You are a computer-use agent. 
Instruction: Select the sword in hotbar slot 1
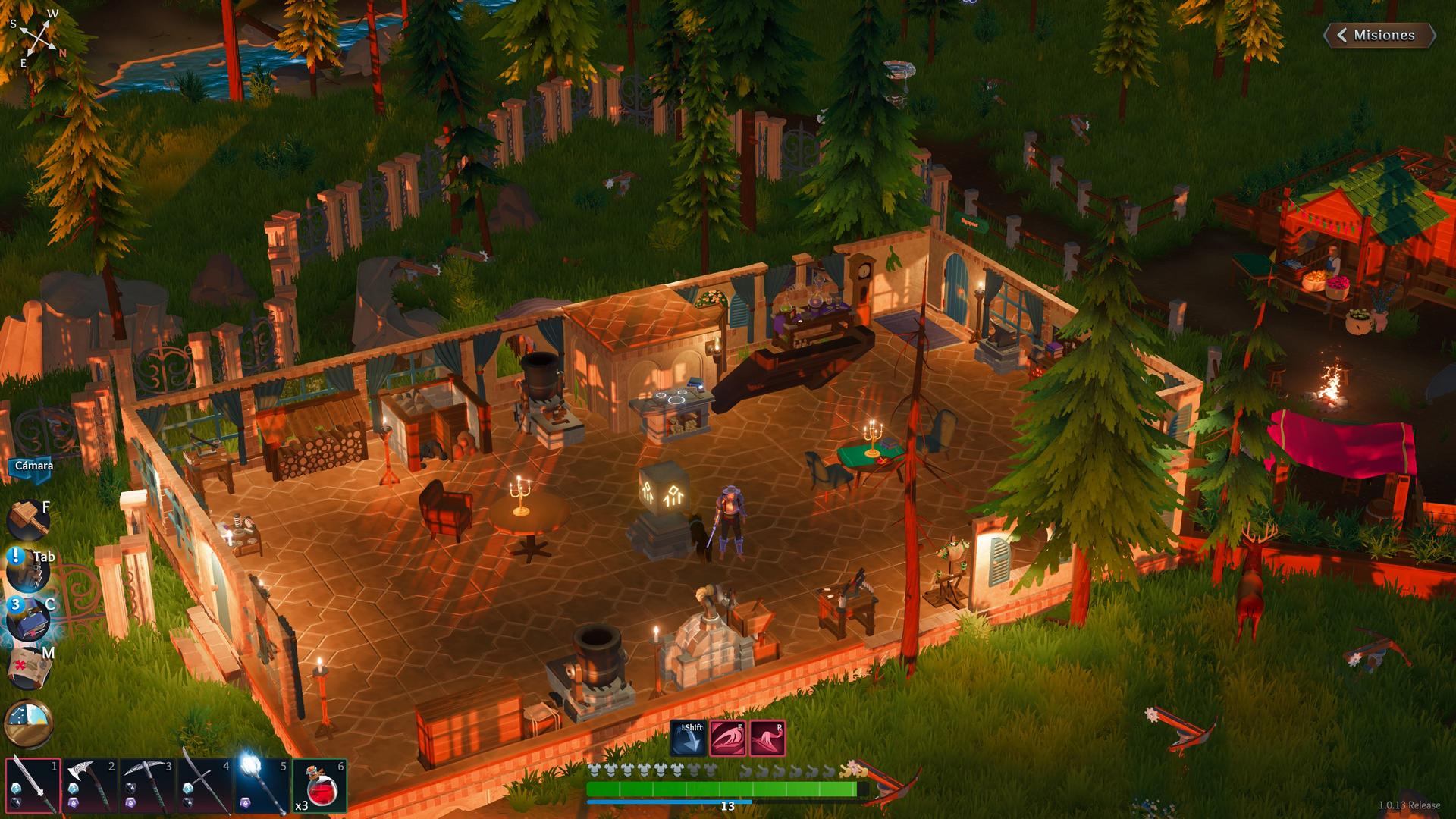(33, 786)
